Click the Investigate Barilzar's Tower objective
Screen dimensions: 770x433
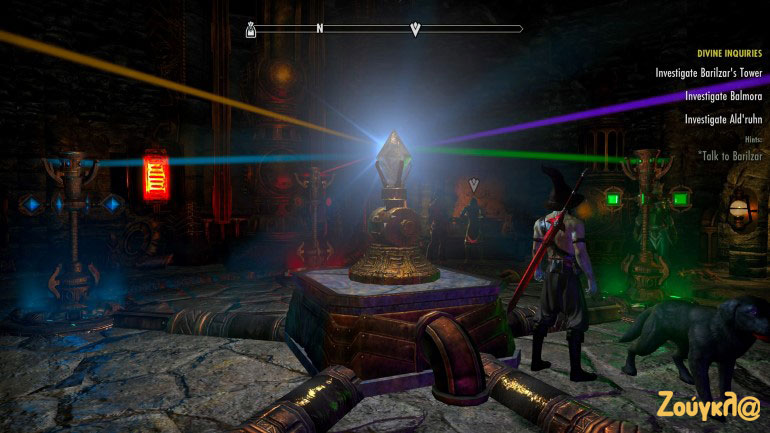[x=708, y=73]
